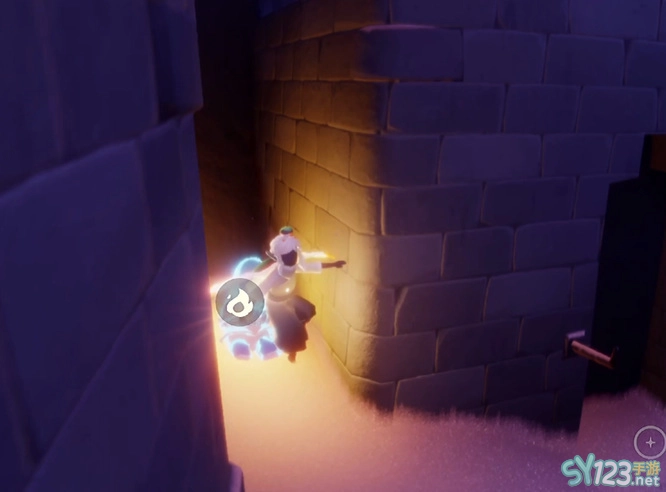The width and height of the screenshot is (666, 492).
Task: Tap the flame icon interaction button
Action: 239,301
